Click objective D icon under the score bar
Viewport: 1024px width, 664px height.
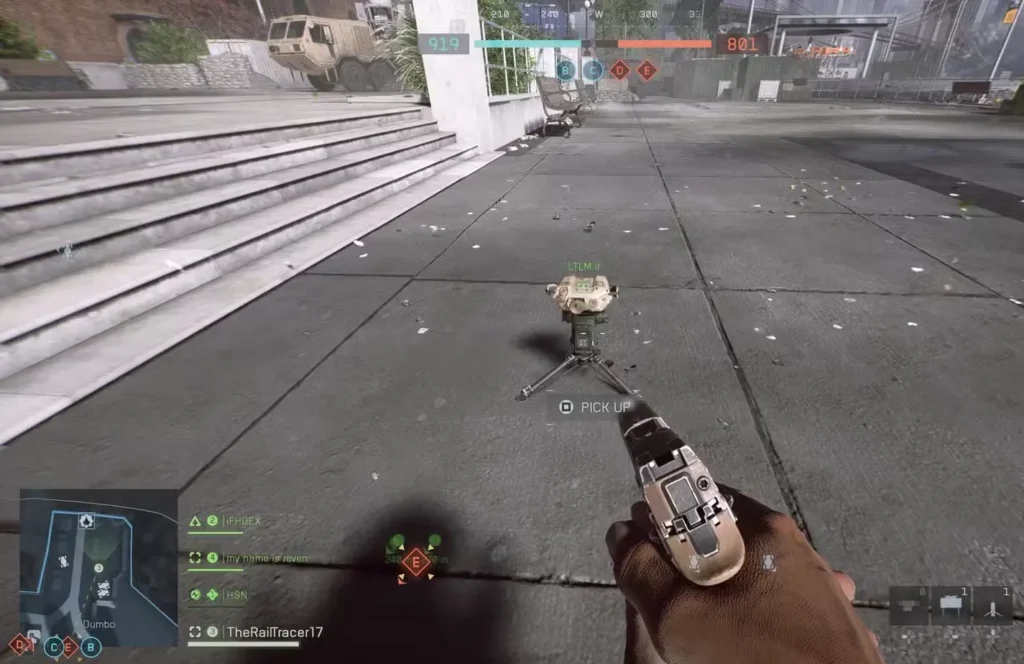(x=620, y=70)
